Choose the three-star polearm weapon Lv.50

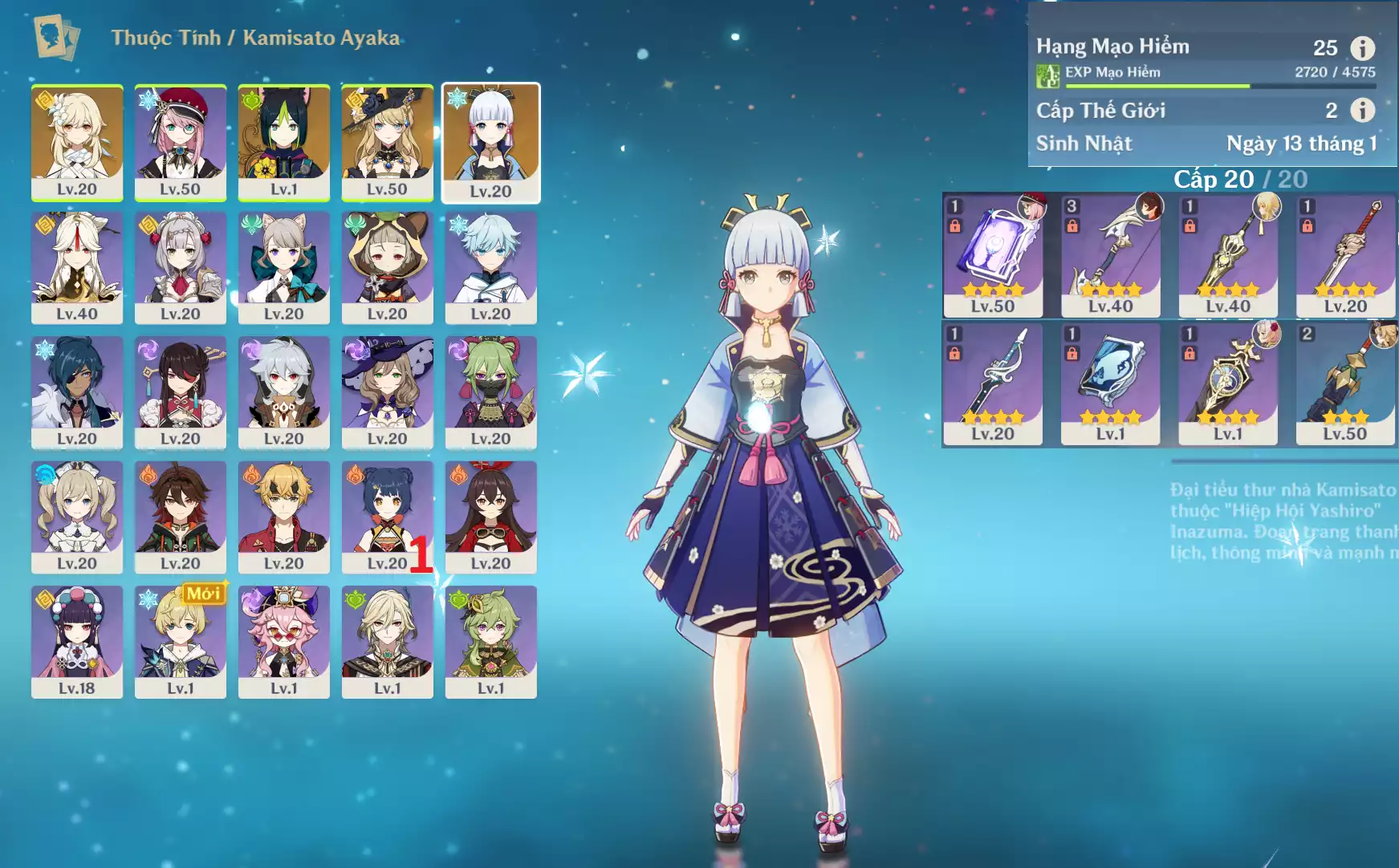[x=1345, y=383]
